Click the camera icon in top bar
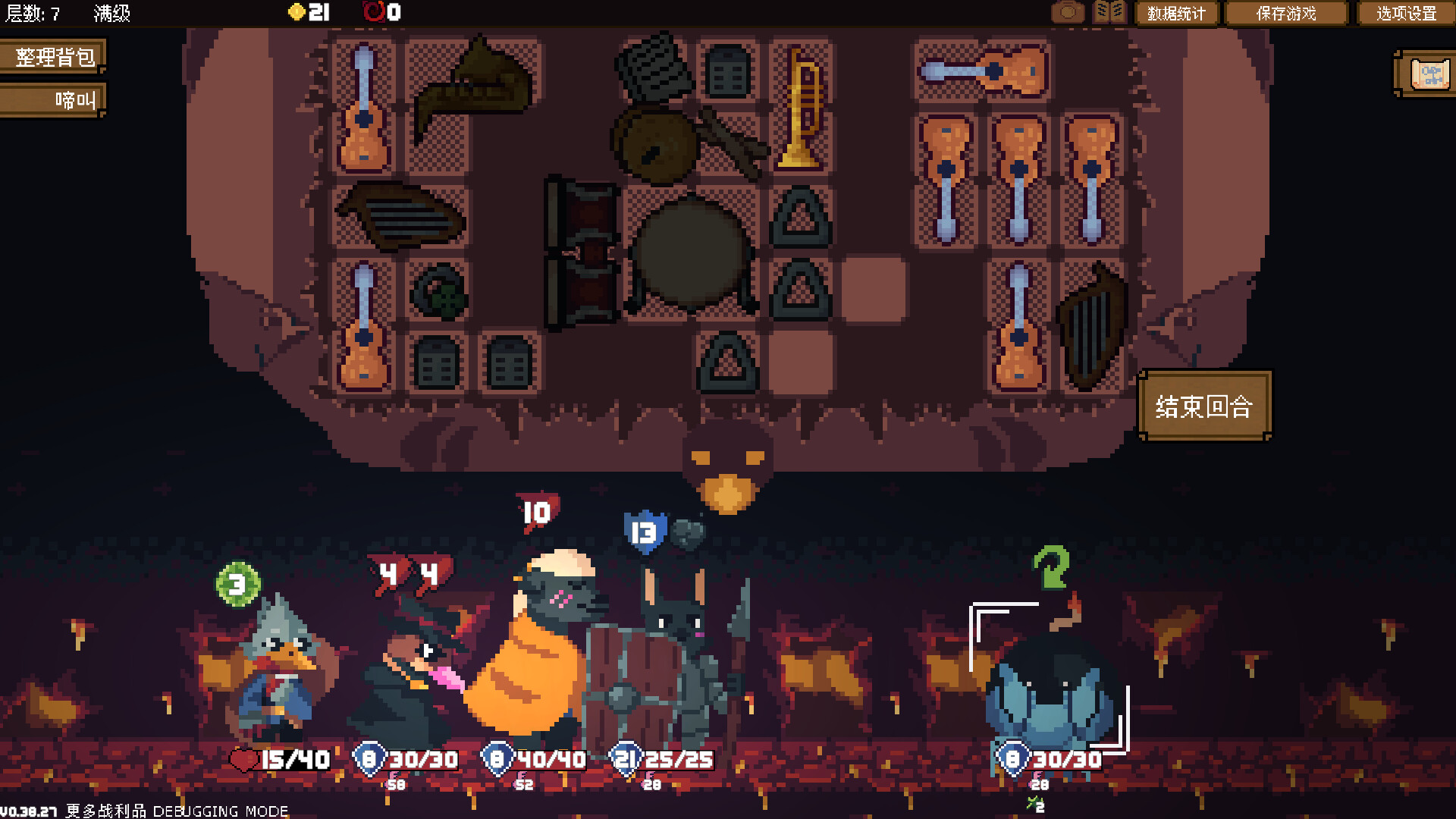 tap(1068, 13)
